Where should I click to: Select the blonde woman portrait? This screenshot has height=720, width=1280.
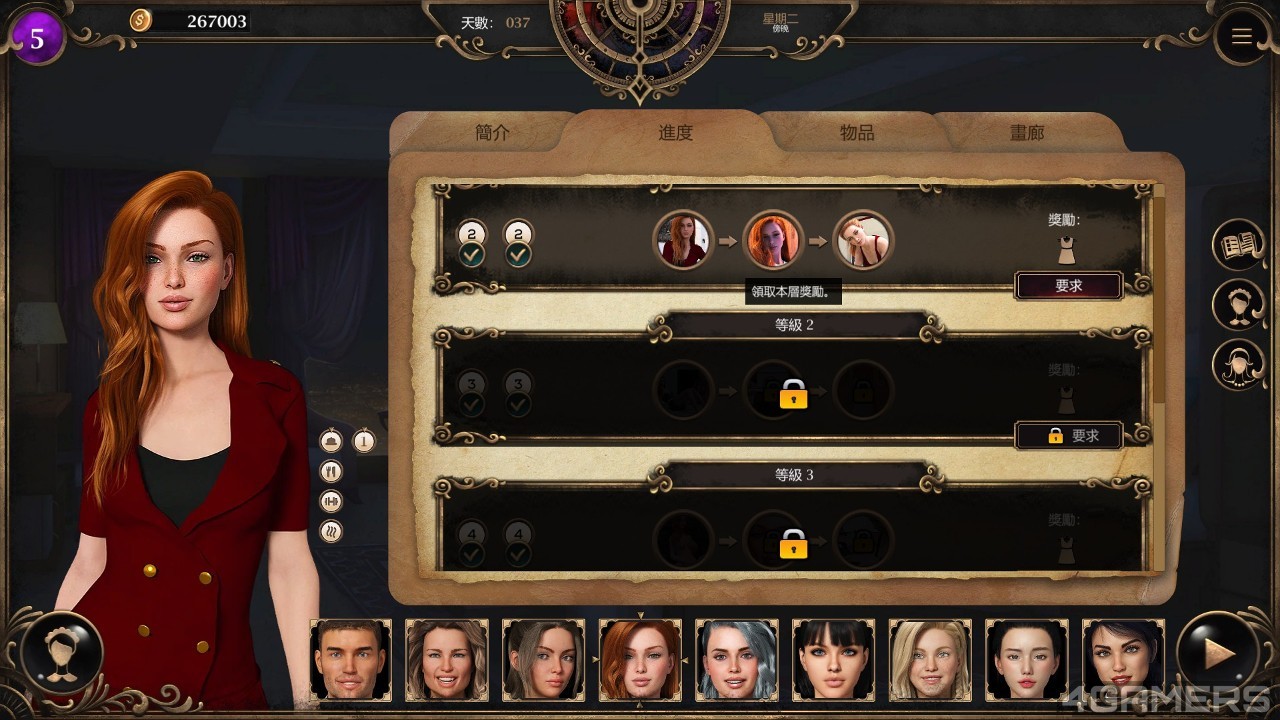coord(930,659)
